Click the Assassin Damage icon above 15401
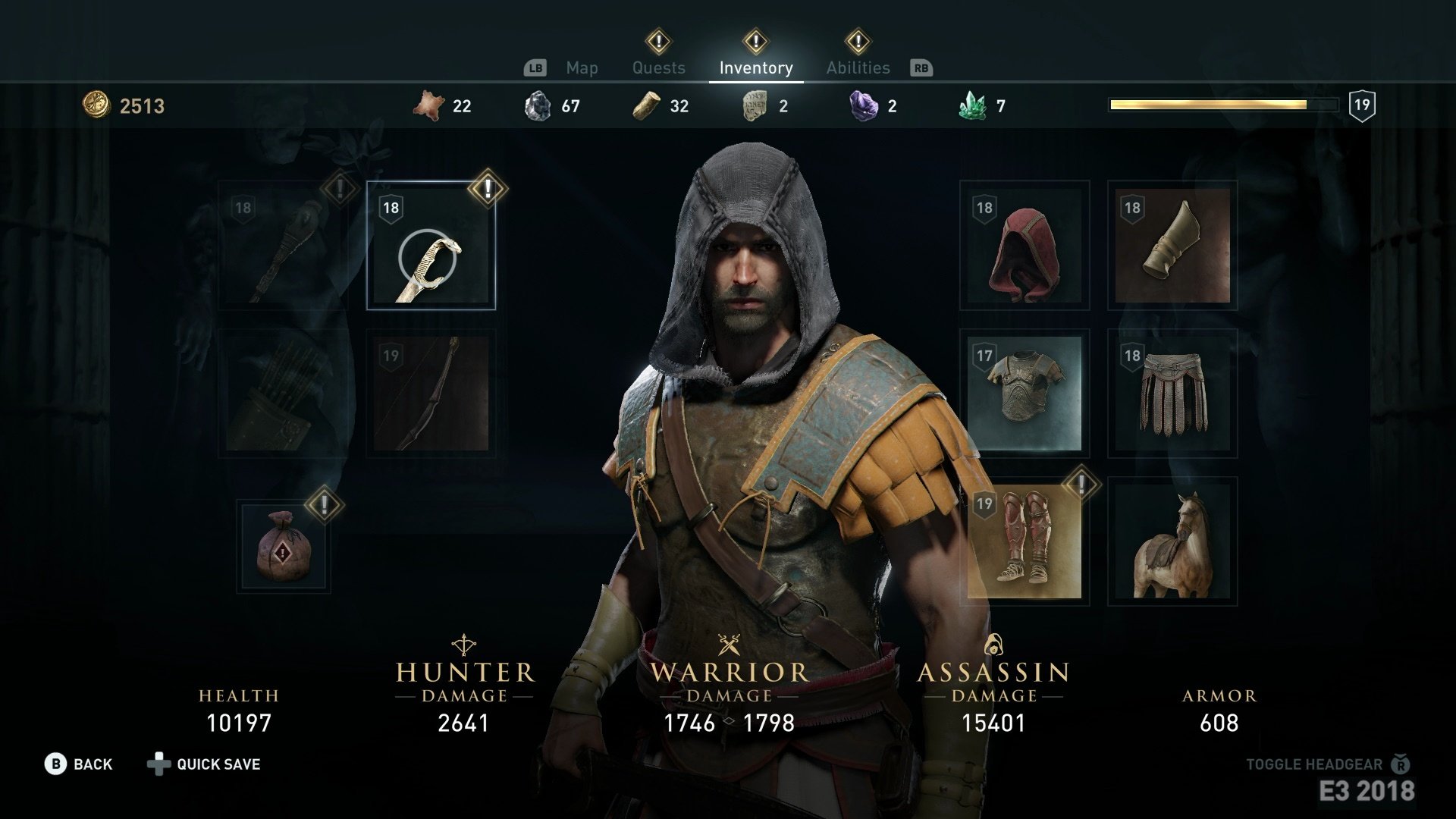The image size is (1456, 819). [x=994, y=643]
